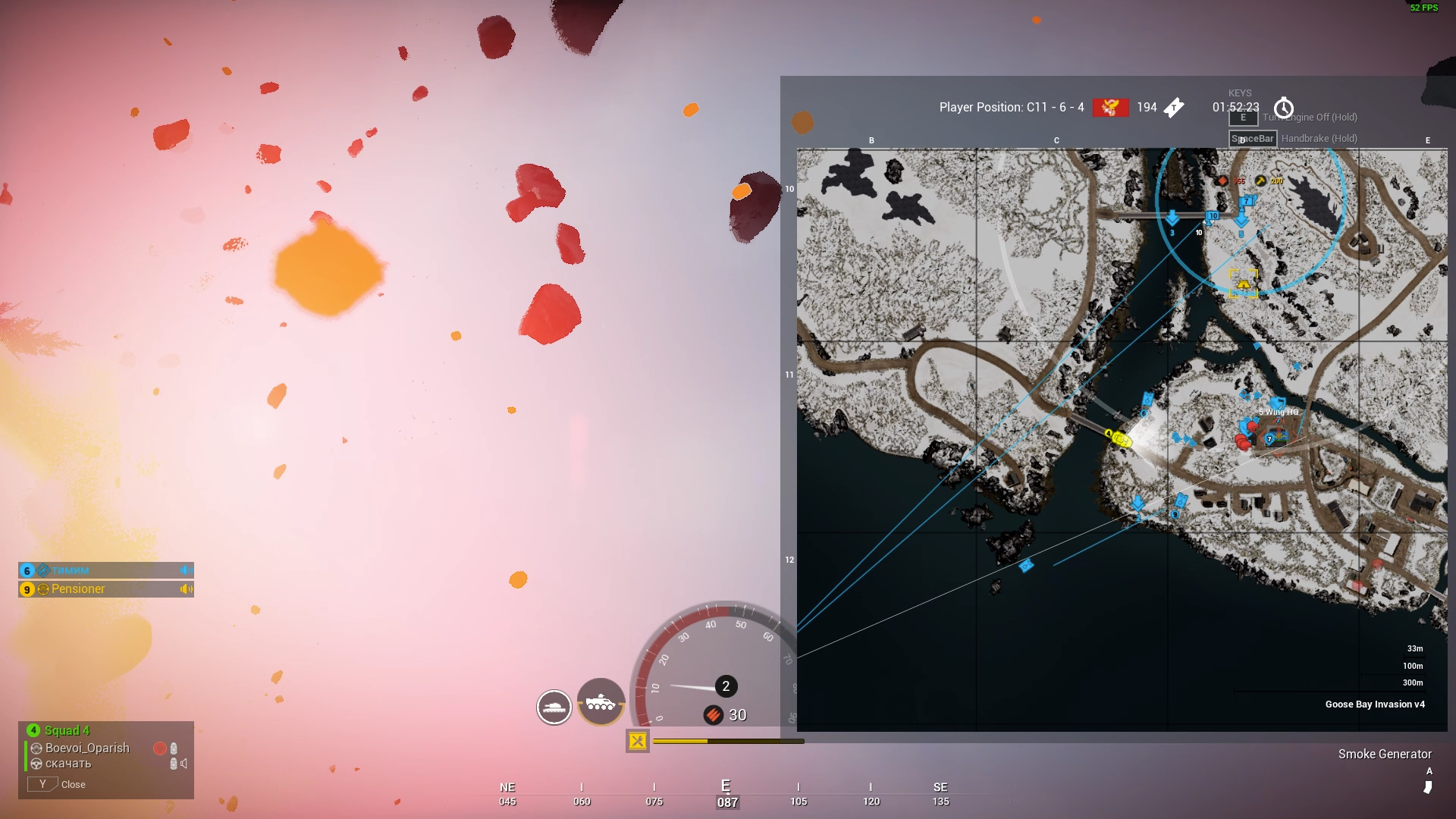Select the Smoke Generator equipment label
1456x819 pixels.
coord(1385,754)
